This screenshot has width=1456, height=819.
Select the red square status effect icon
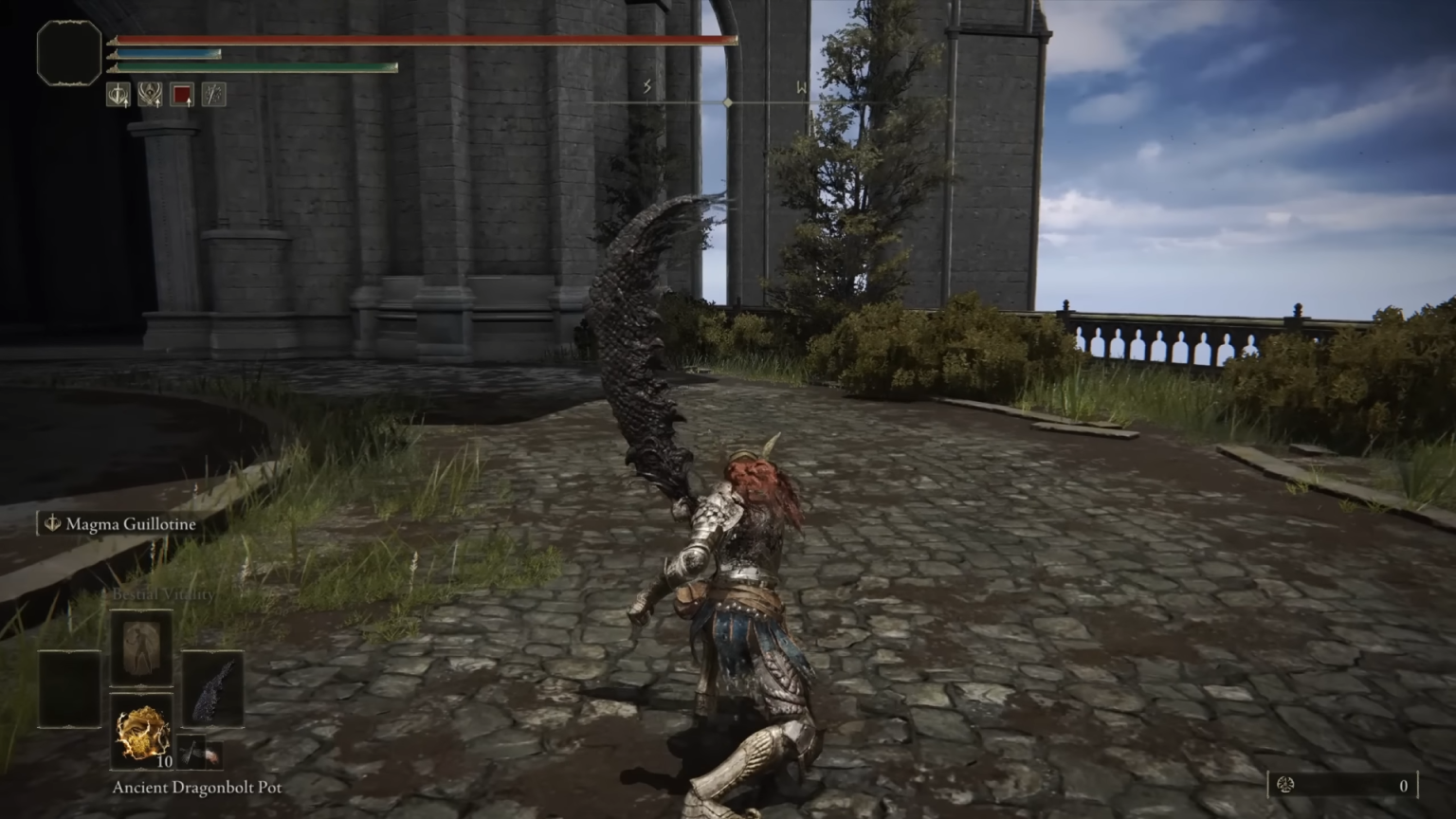[182, 95]
